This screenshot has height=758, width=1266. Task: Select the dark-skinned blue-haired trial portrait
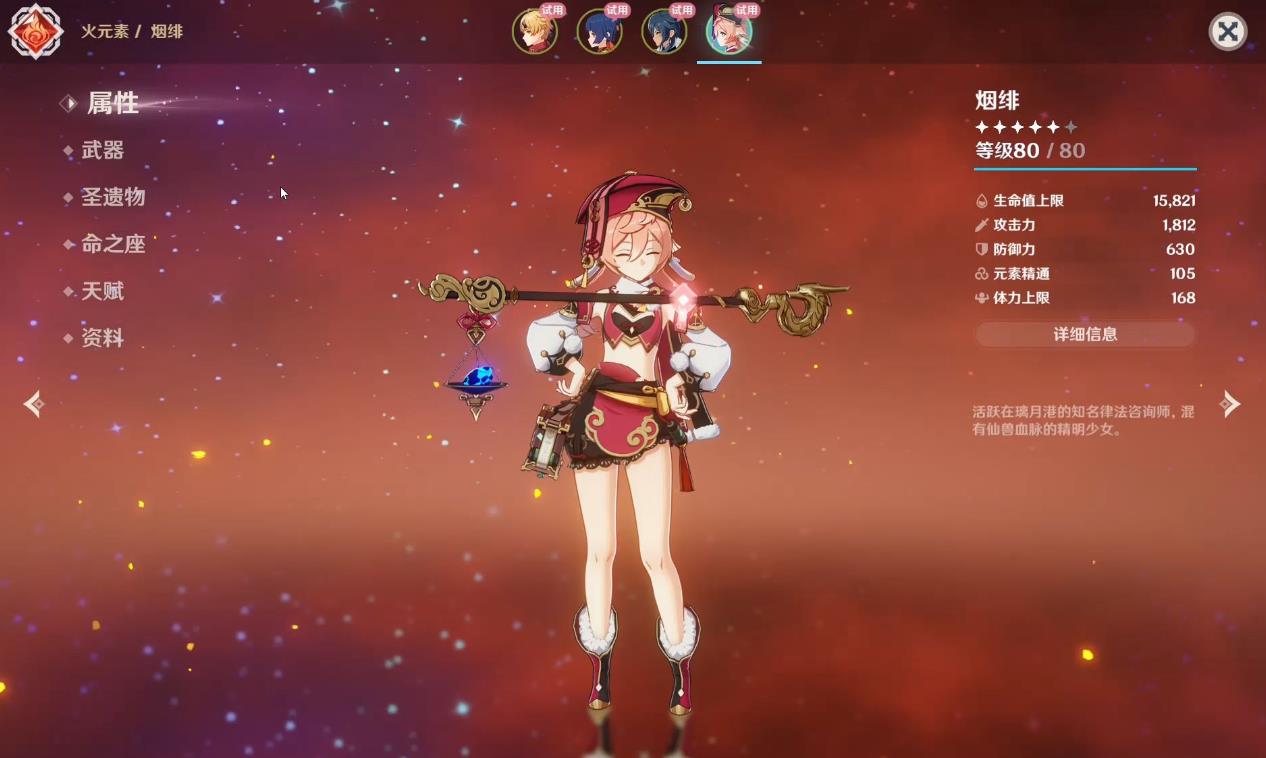coord(664,31)
